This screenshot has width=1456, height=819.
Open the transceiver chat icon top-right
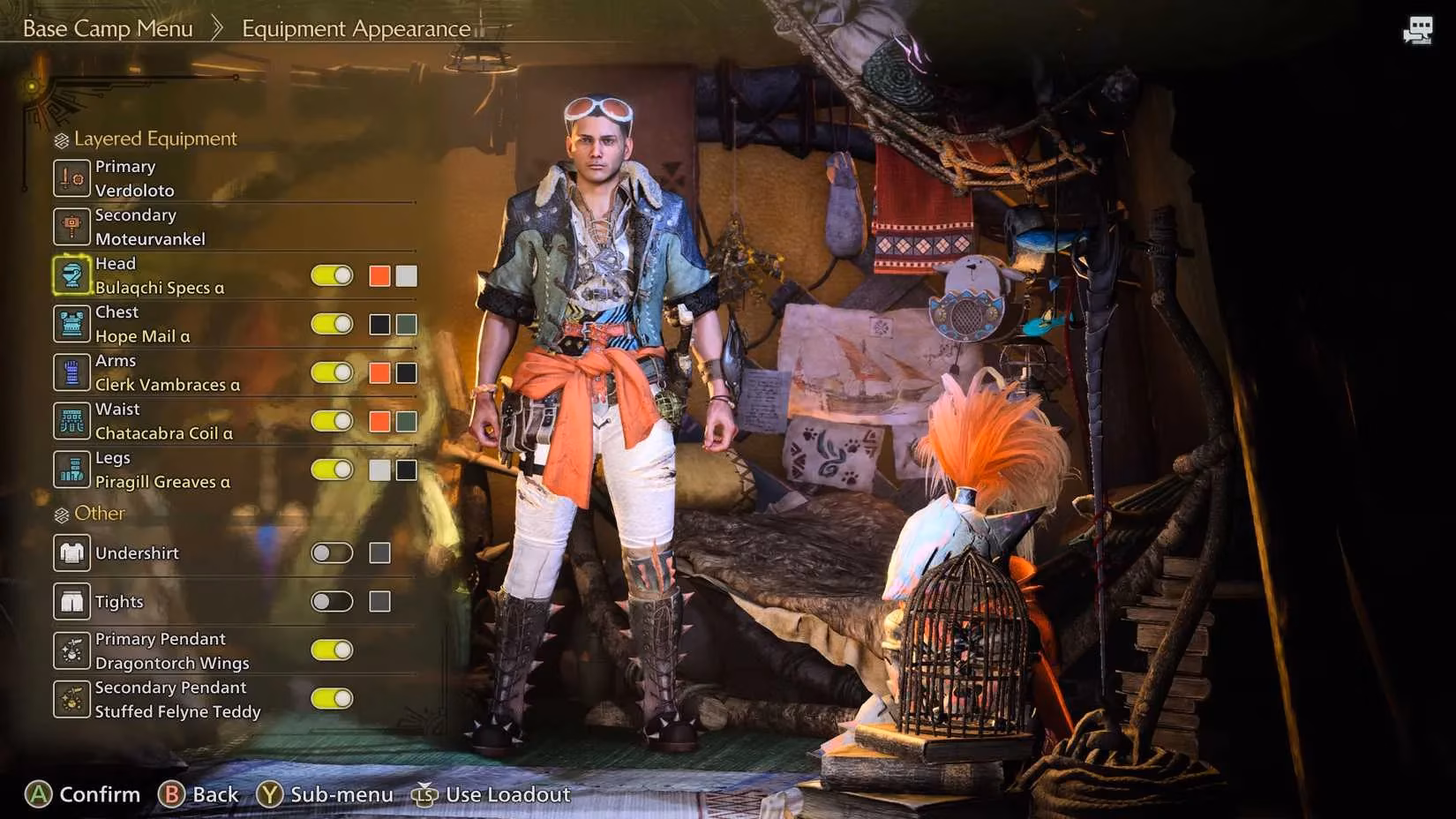click(x=1418, y=29)
